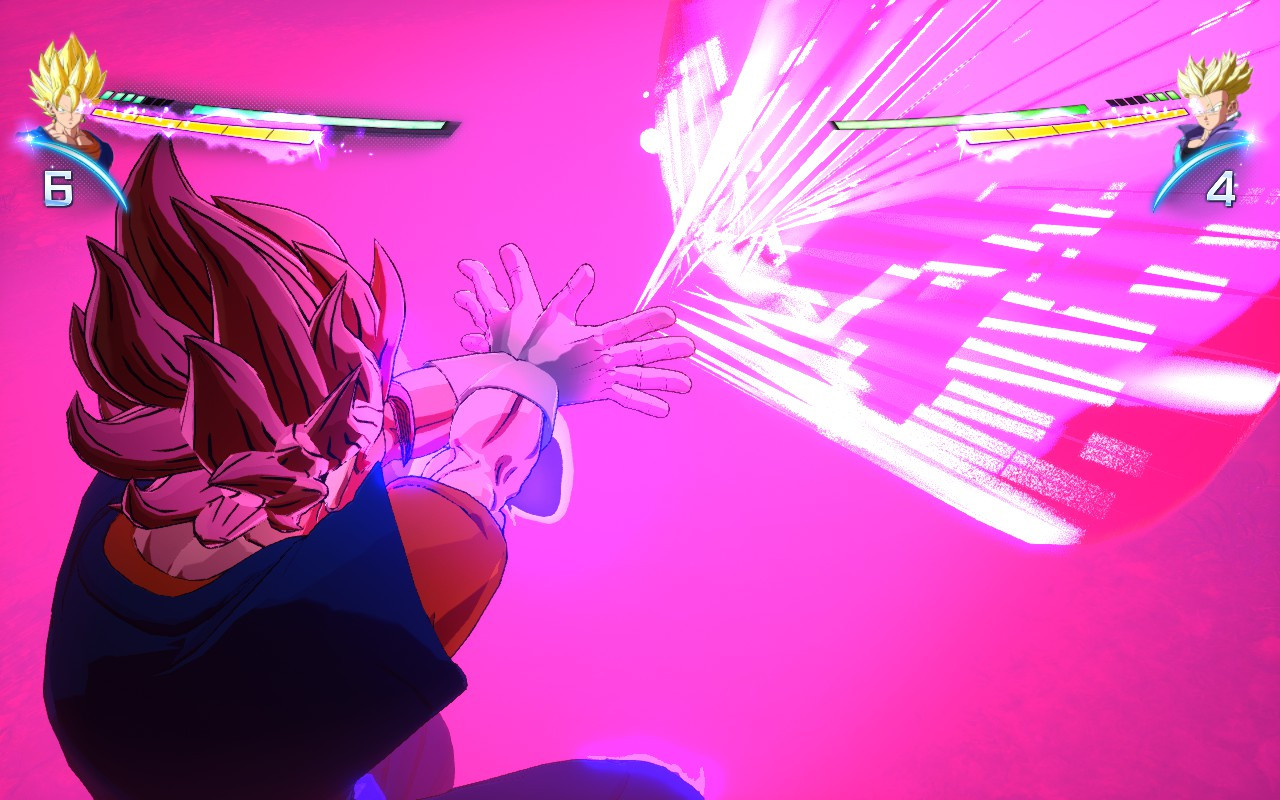Click the right player's skill count badge
1280x800 pixels.
[1222, 186]
